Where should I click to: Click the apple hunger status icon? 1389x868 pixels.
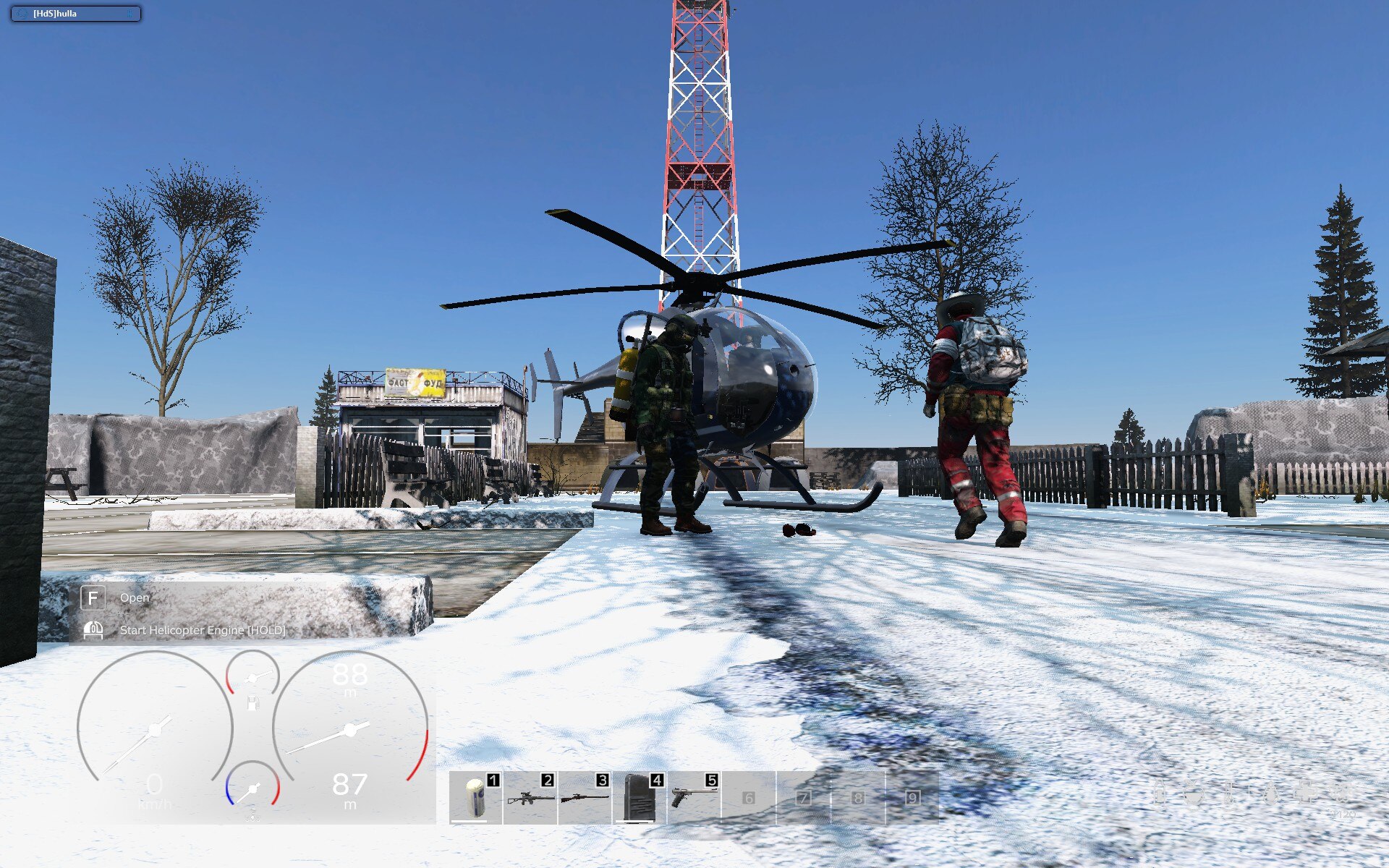click(1194, 793)
